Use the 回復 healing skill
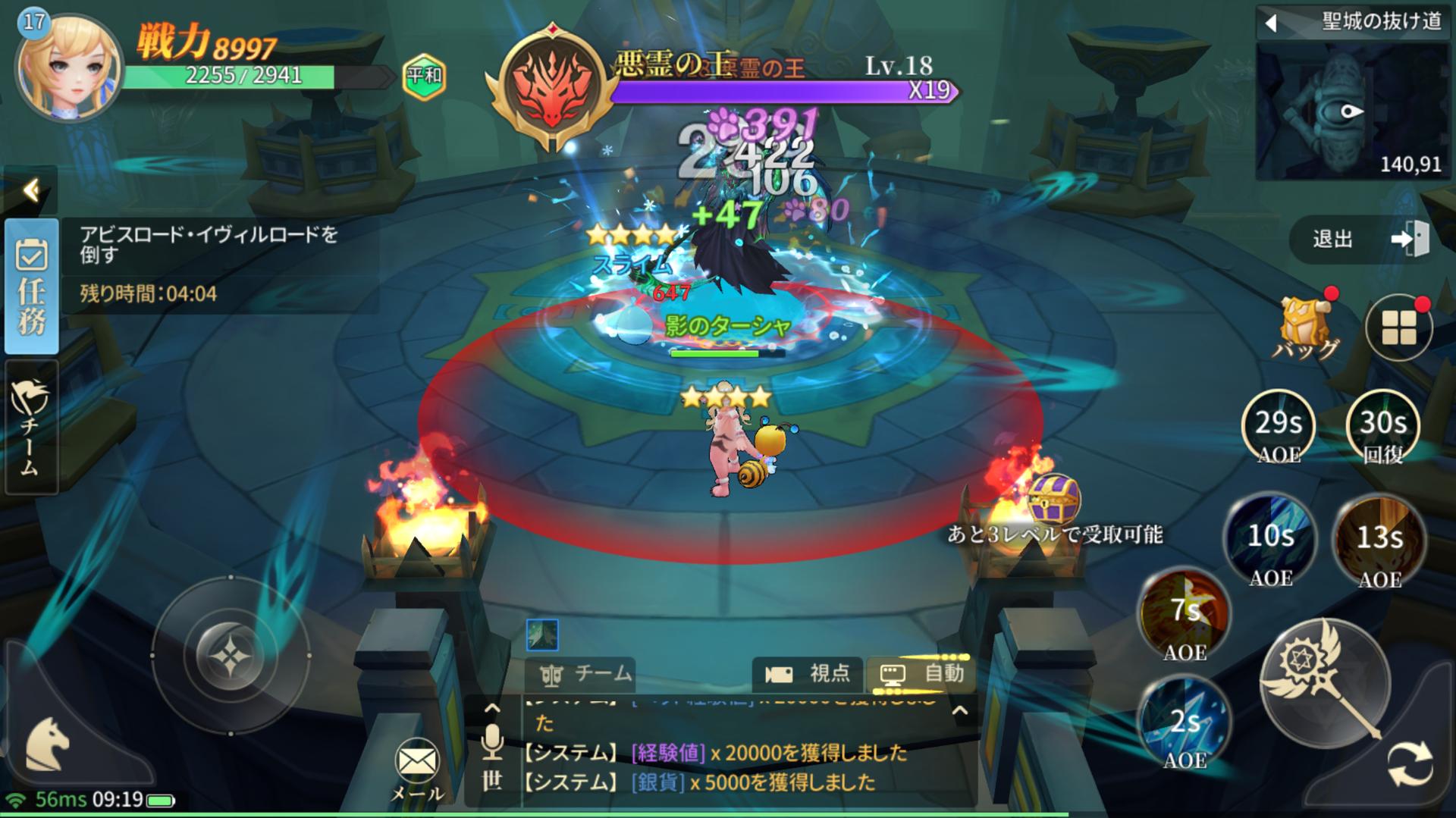Screen dimensions: 1456x818 [x=1382, y=427]
